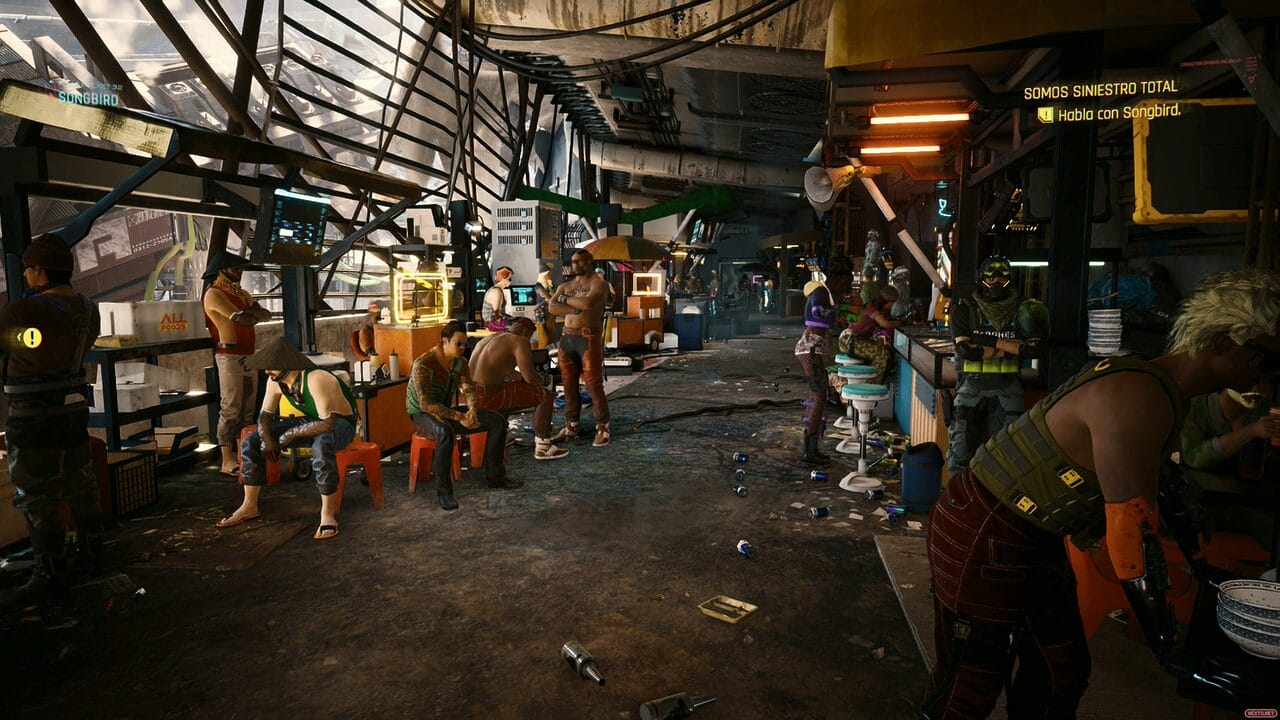Select the yellow exclamation quest waypoint marker
Screen dimensions: 1280x720
31,337
